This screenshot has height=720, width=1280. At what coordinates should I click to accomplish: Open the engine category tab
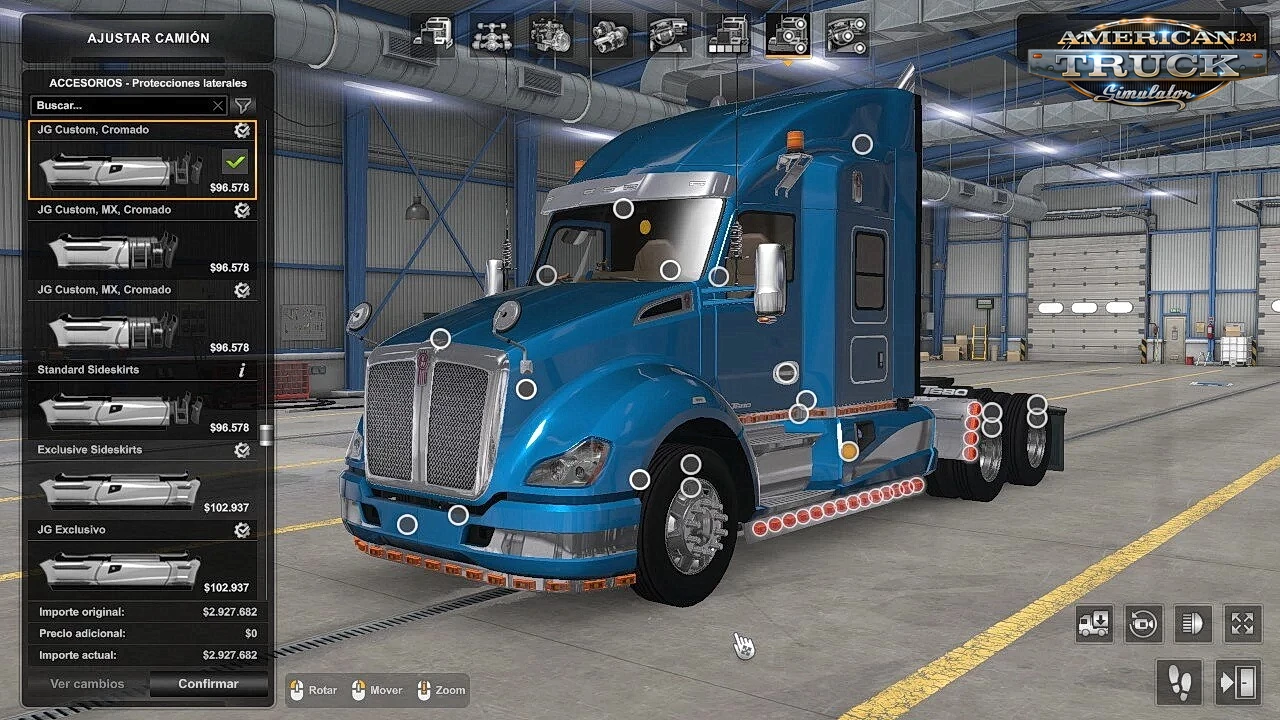tap(550, 37)
